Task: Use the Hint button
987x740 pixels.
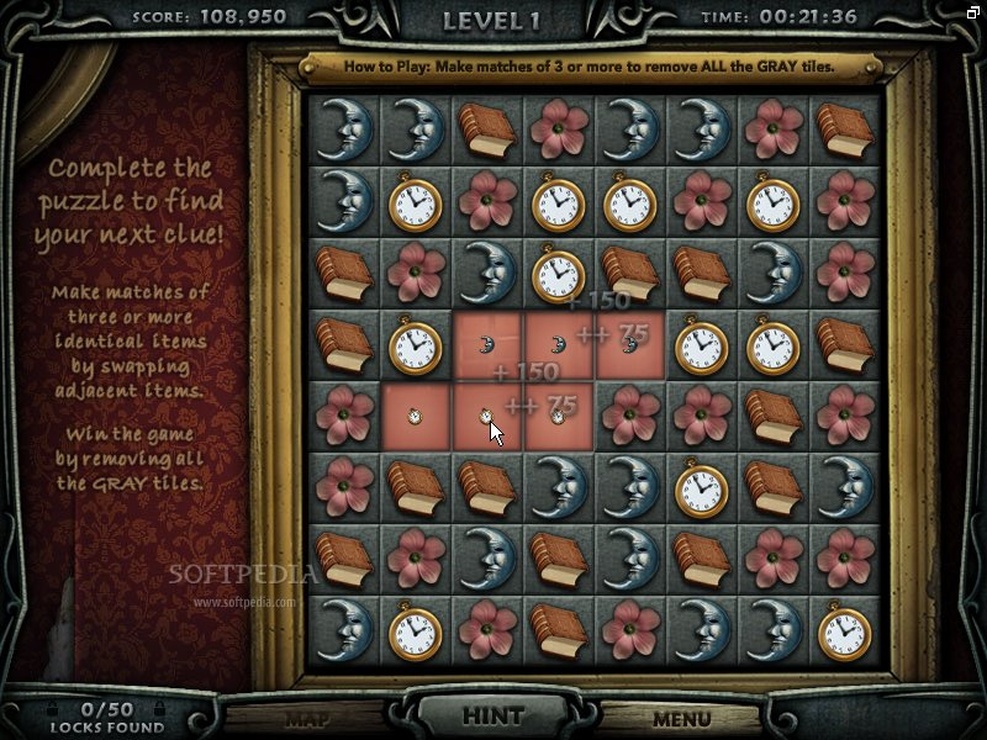Action: click(493, 716)
